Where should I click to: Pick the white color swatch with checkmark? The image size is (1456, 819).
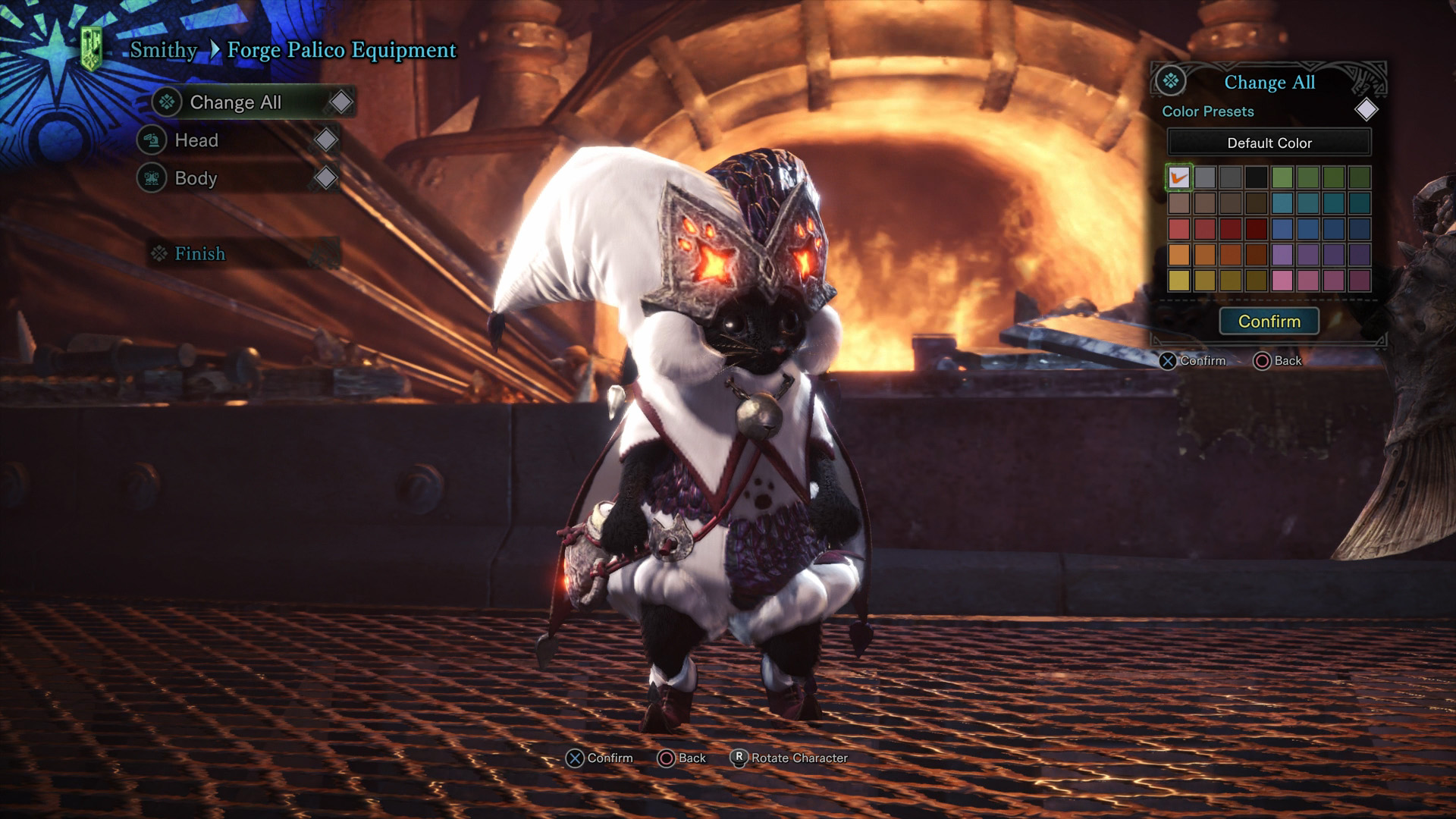pyautogui.click(x=1179, y=177)
